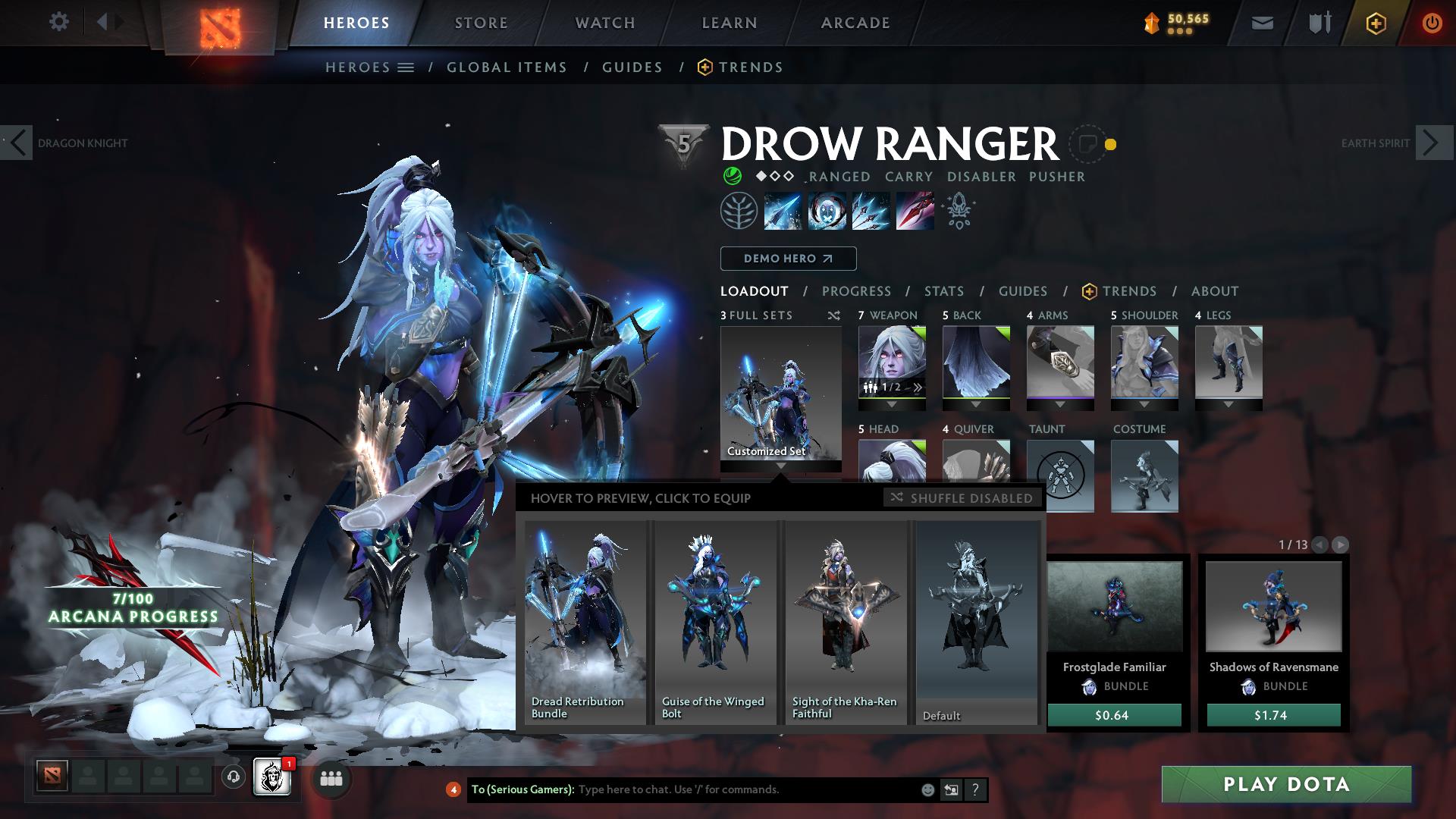Open the Heroes hamburger menu
Screen dimensions: 1456x819
pos(406,67)
